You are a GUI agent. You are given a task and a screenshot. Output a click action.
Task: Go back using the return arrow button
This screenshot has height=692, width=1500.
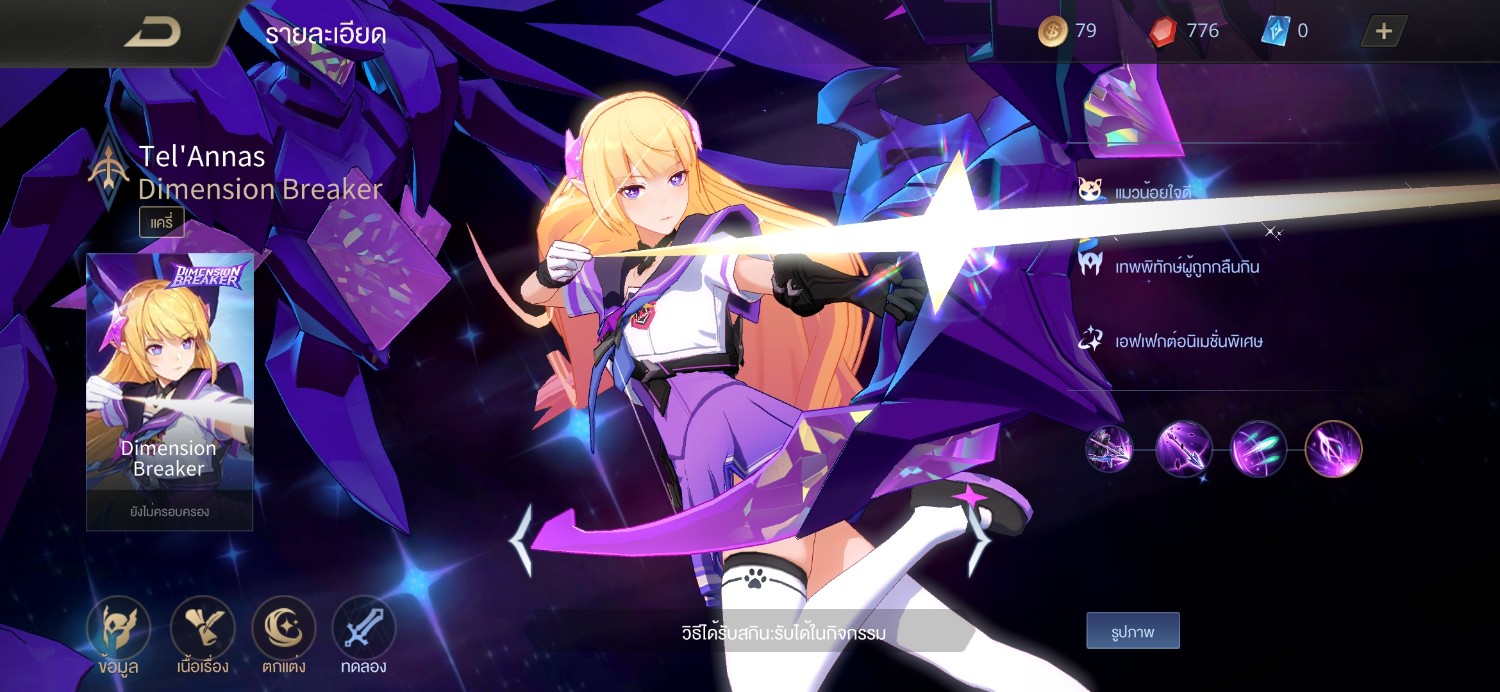152,32
